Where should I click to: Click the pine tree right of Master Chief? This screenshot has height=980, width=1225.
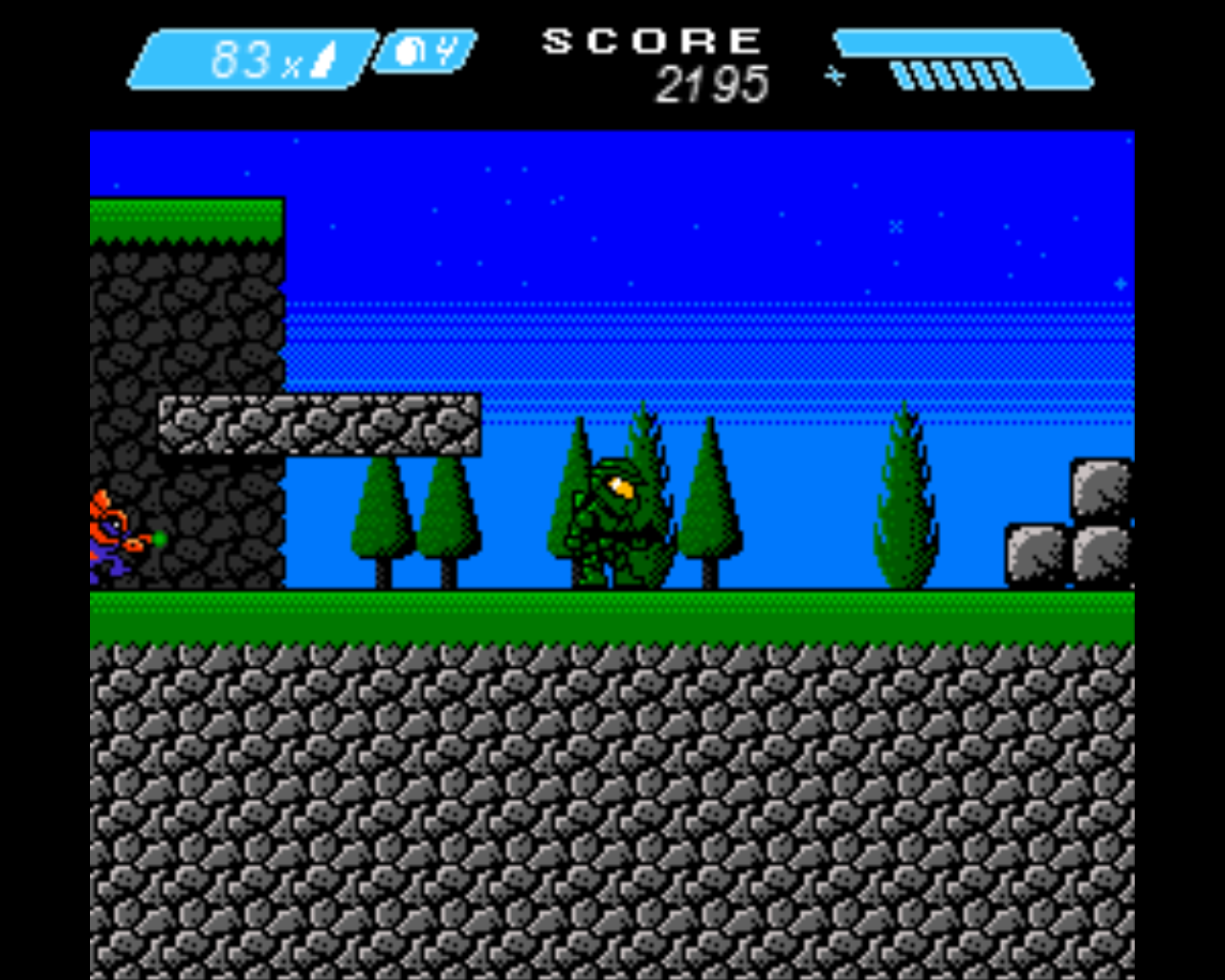[708, 517]
